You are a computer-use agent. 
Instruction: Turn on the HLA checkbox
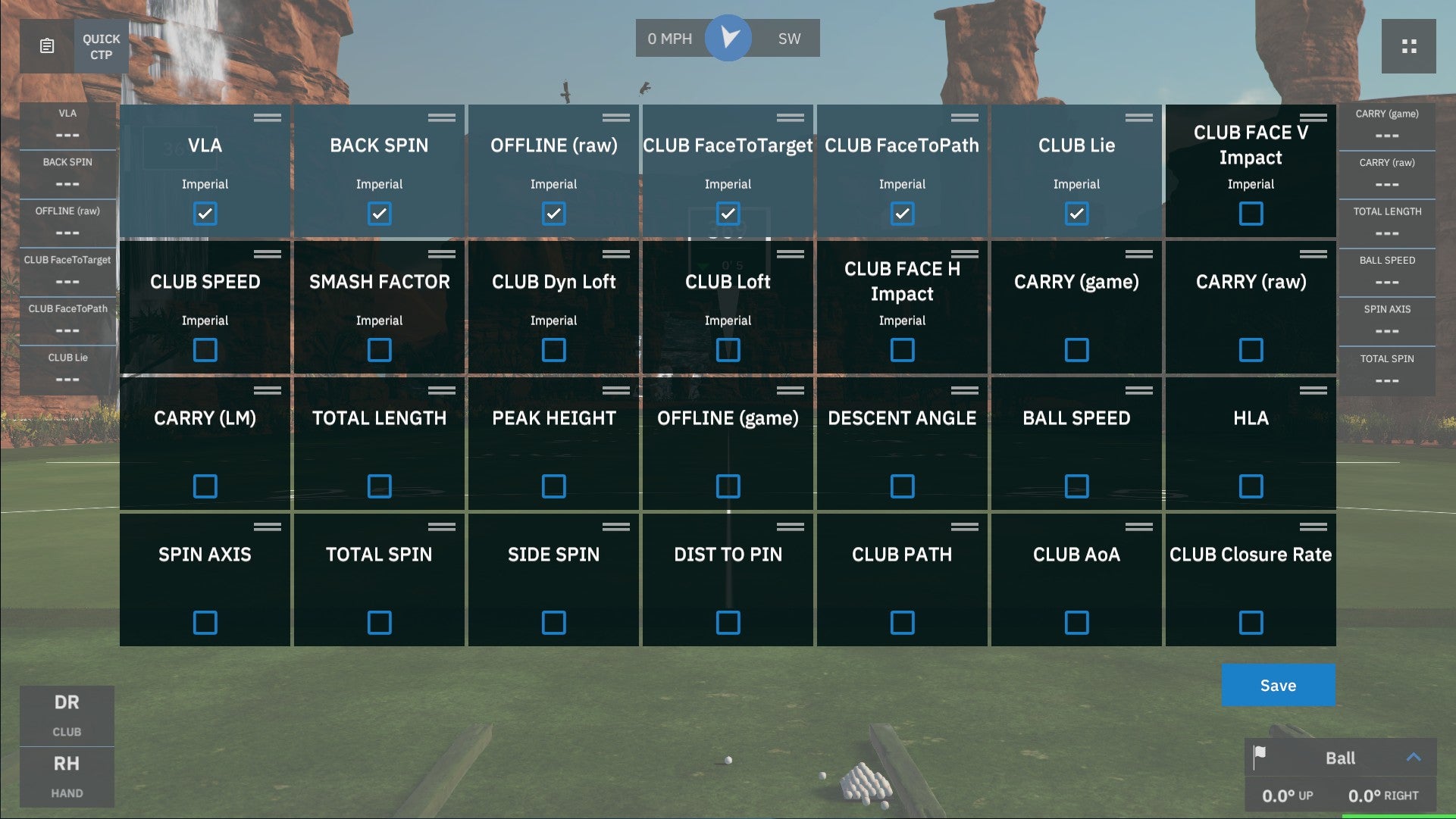1251,486
